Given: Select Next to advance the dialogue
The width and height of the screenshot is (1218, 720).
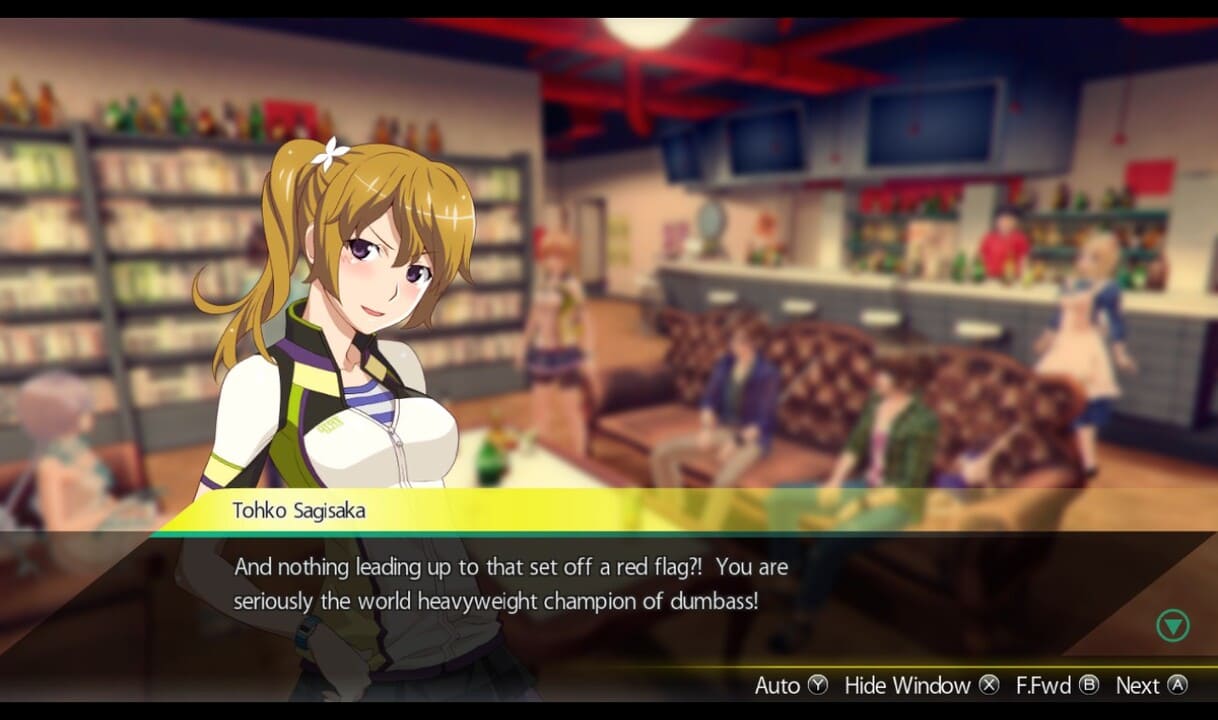Looking at the screenshot, I should [1151, 685].
